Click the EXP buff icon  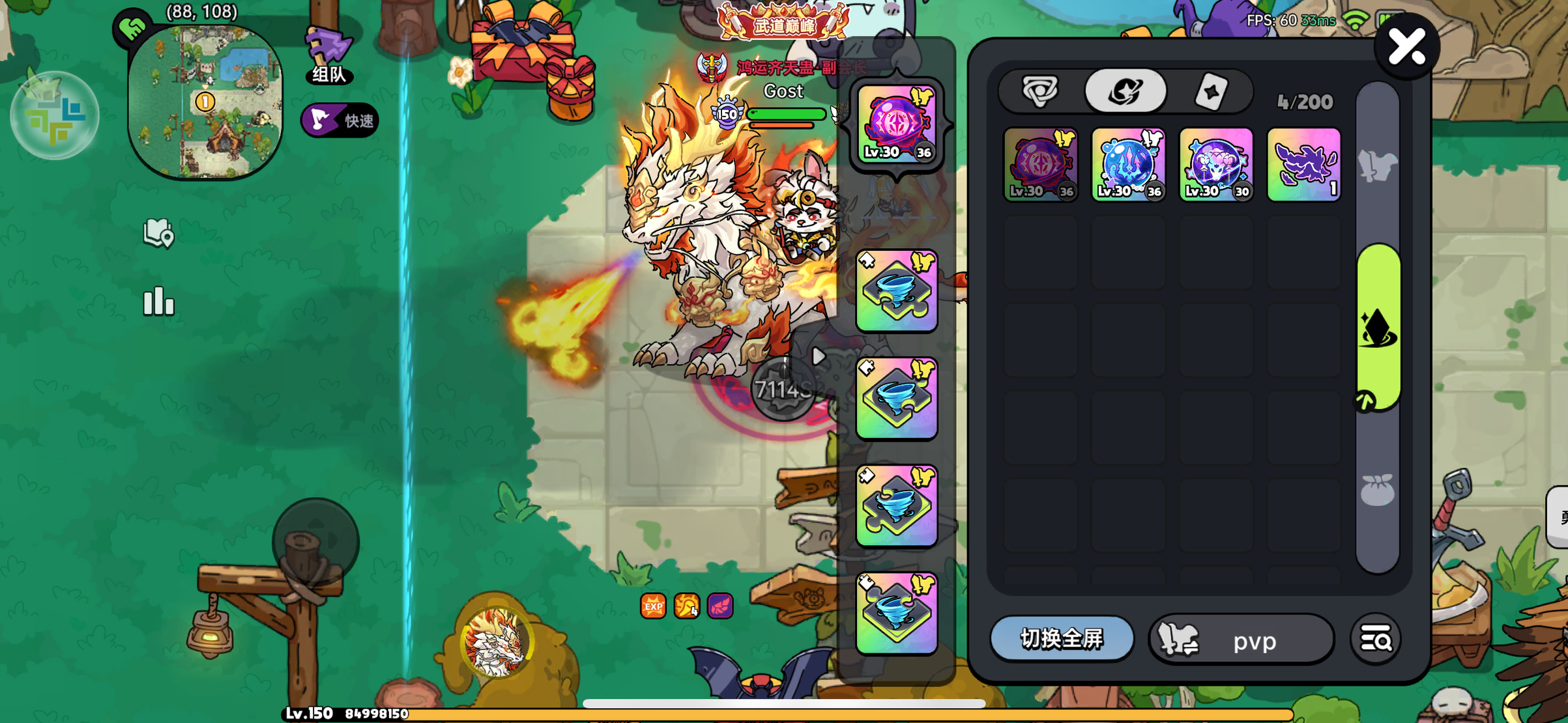653,606
